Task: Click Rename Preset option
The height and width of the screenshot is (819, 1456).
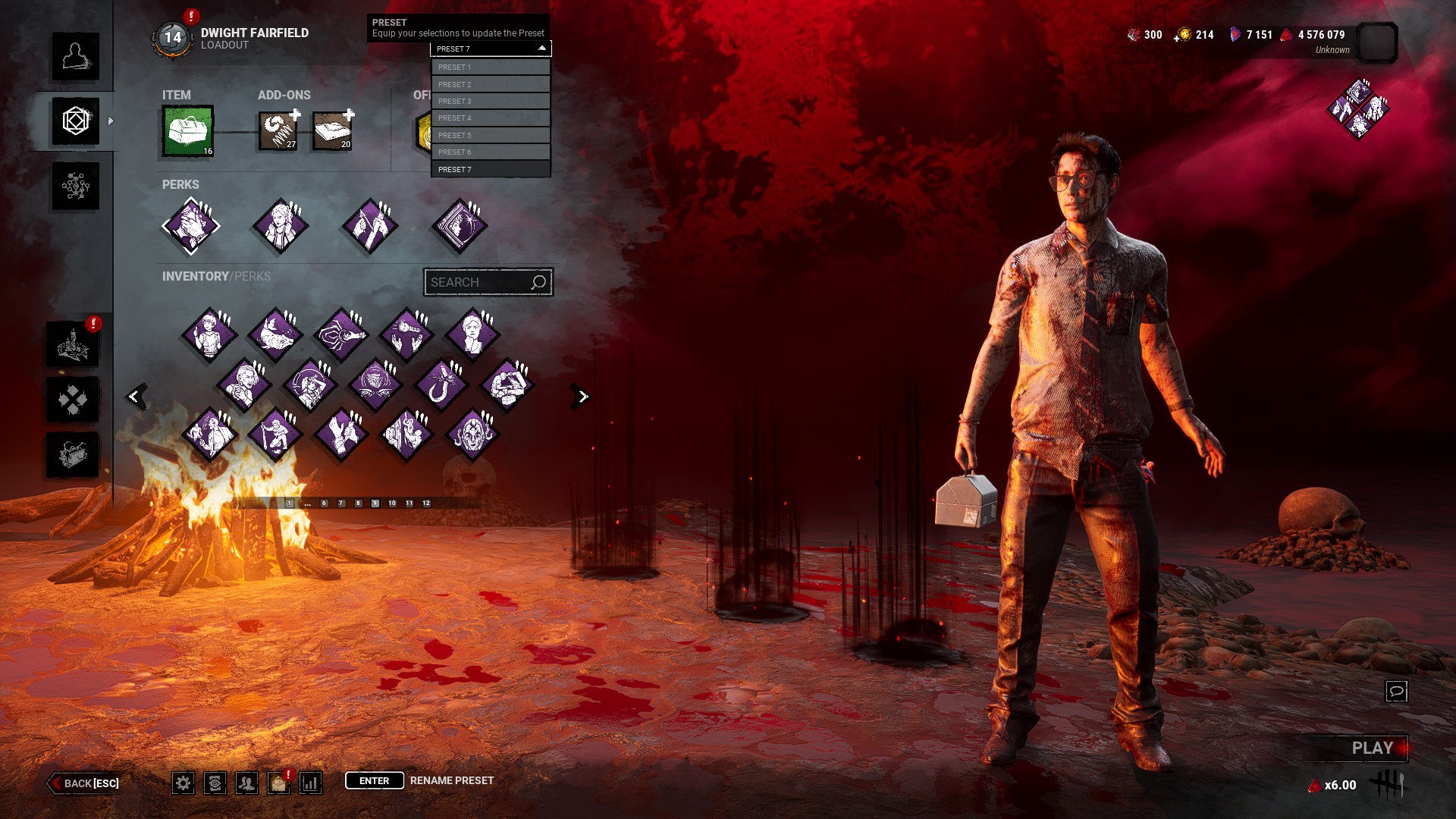Action: pos(451,781)
